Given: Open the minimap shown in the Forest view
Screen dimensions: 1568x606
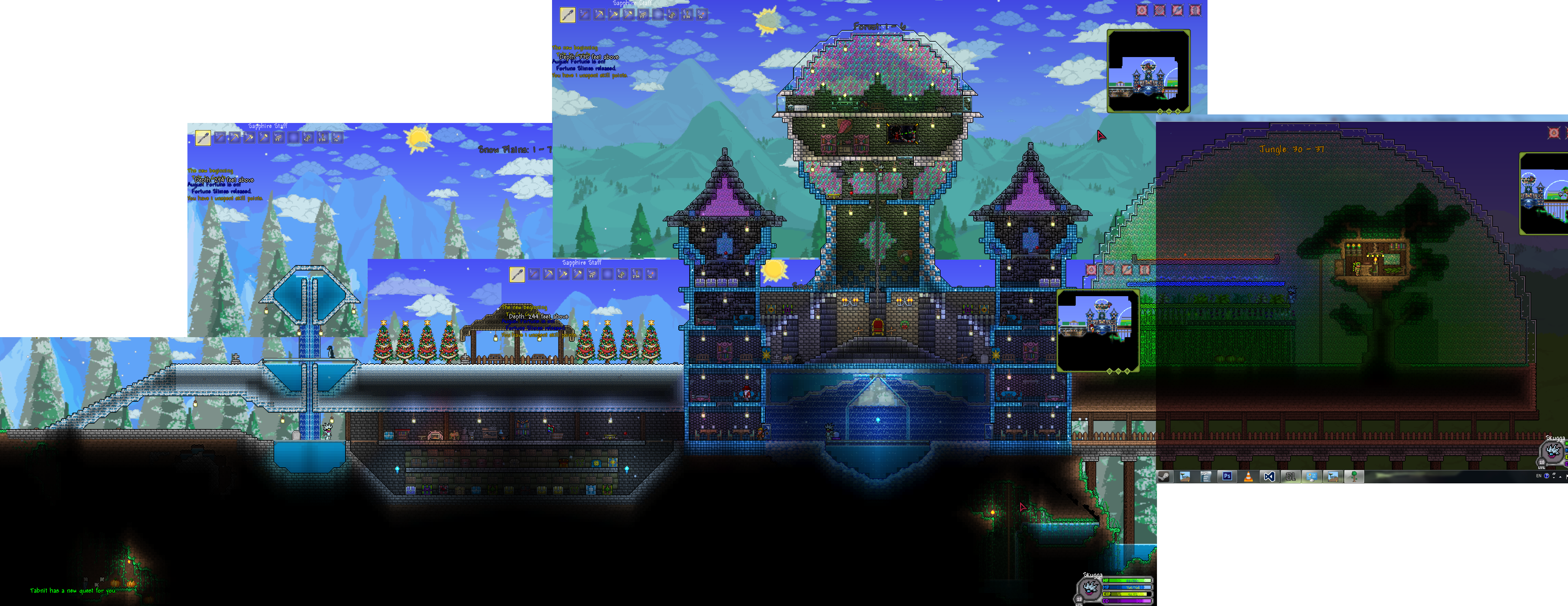Looking at the screenshot, I should click(1149, 71).
